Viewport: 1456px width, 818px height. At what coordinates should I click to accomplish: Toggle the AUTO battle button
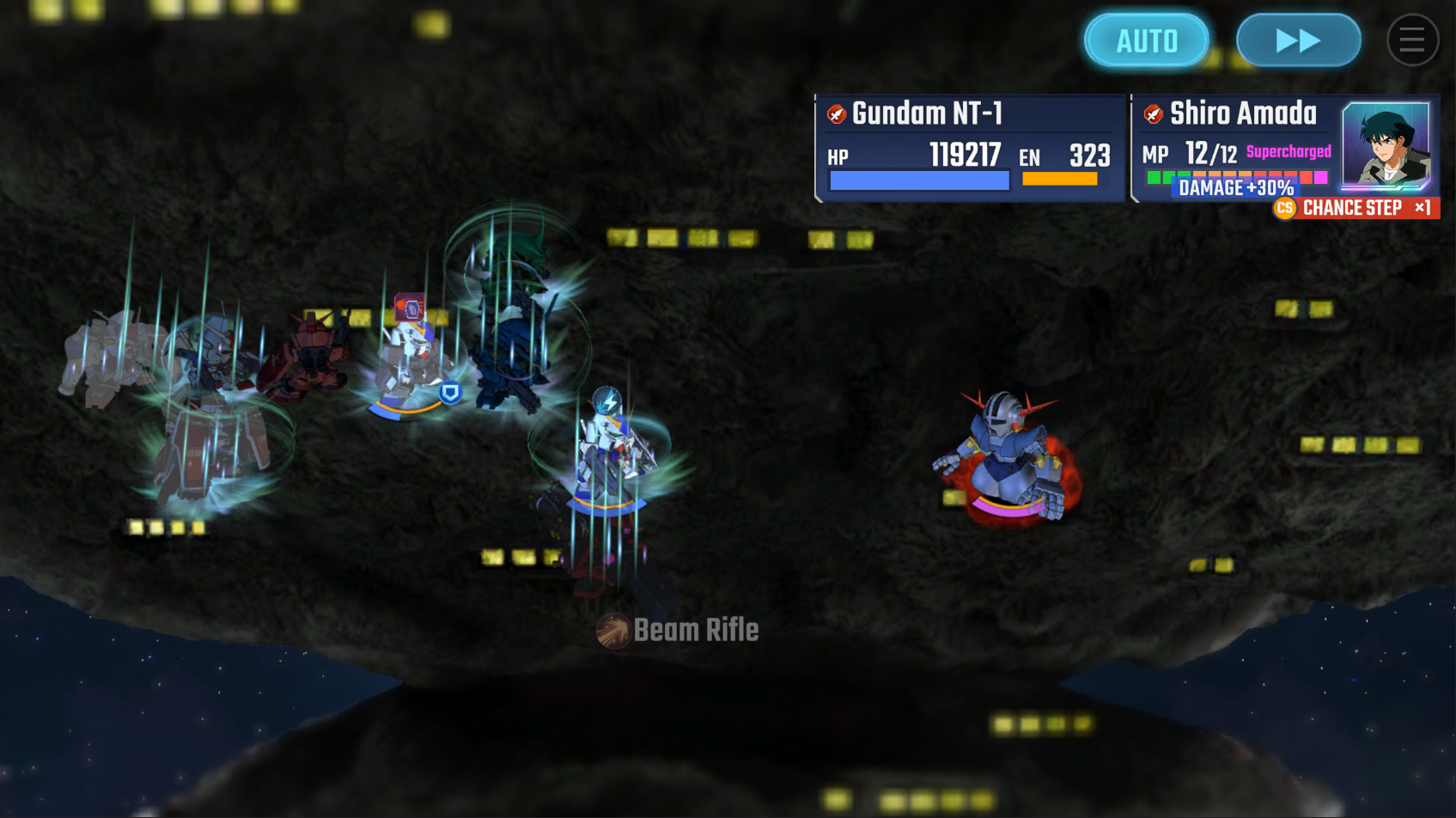point(1147,40)
